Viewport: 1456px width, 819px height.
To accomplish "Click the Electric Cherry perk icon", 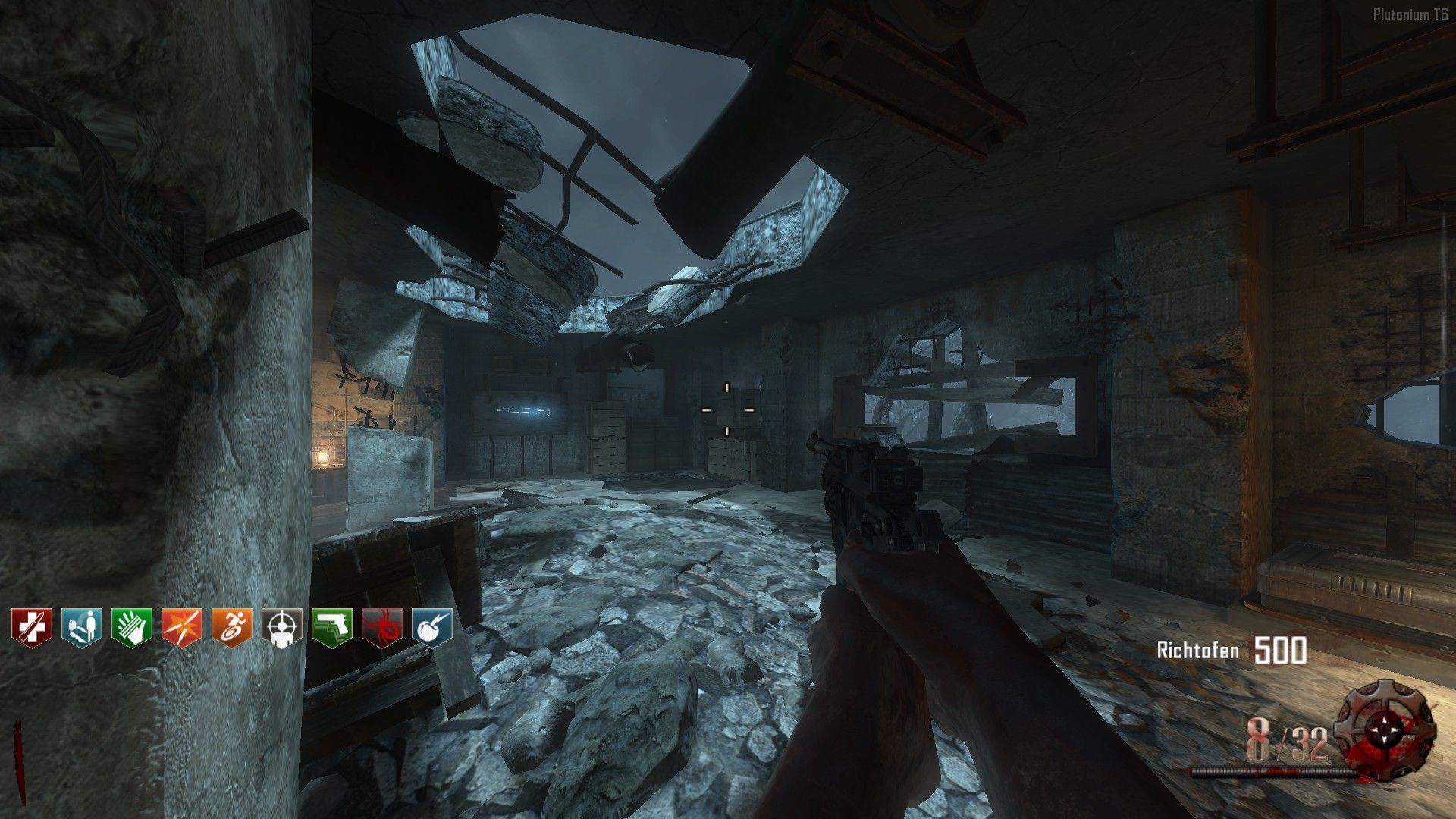I will 432,626.
